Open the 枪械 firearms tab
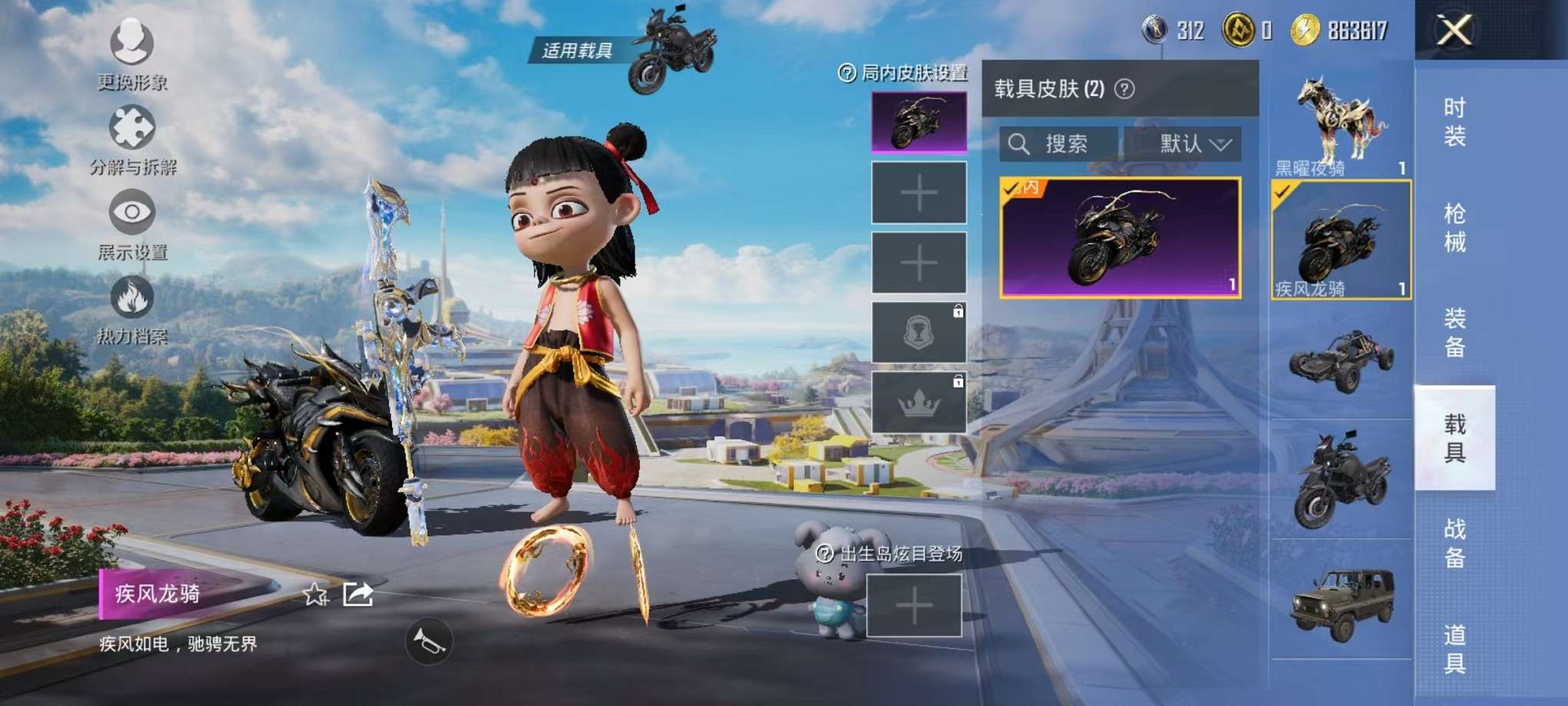This screenshot has width=1568, height=706. click(x=1454, y=228)
